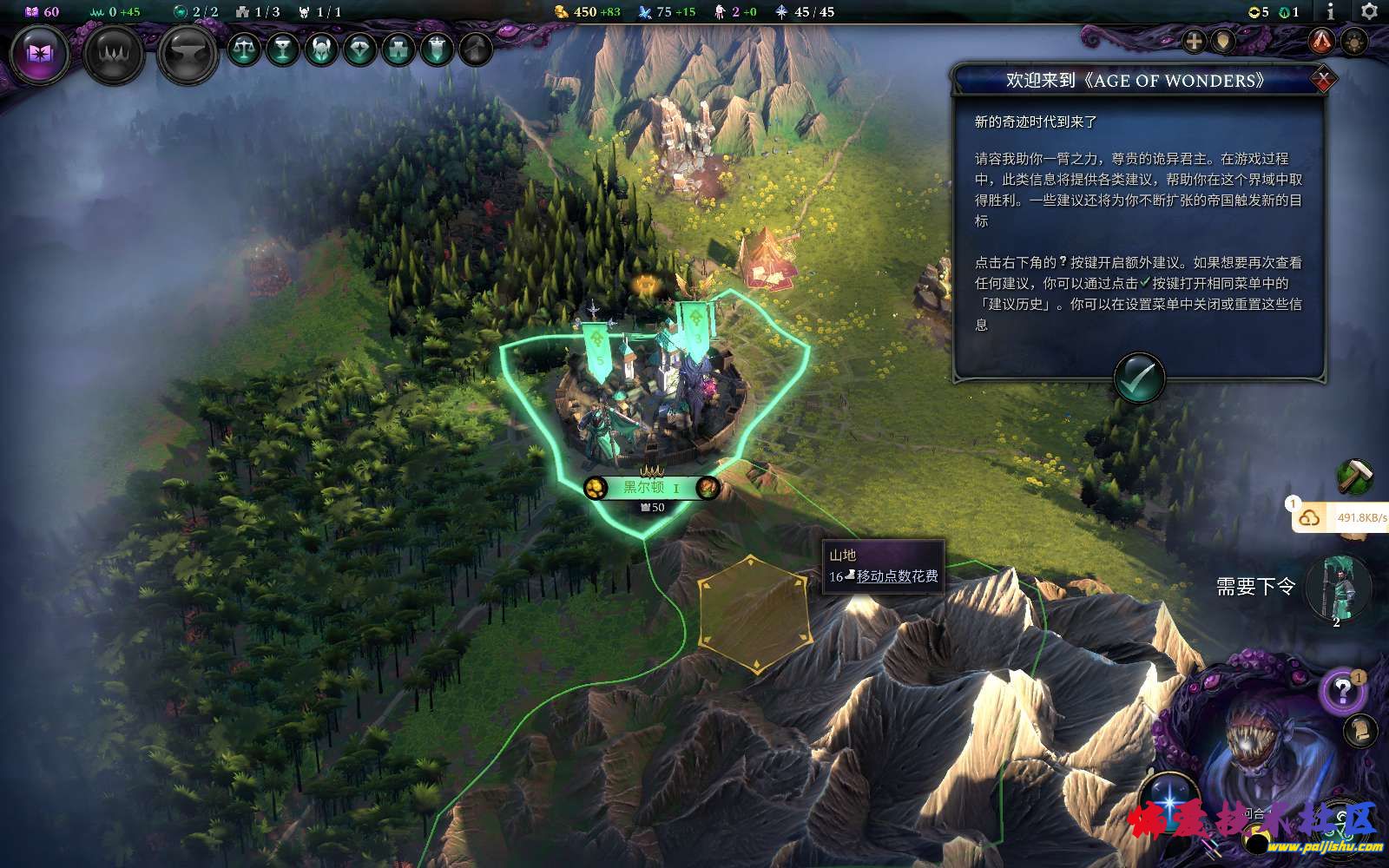Click the plus cross icon near top right
This screenshot has width=1389, height=868.
1194,41
